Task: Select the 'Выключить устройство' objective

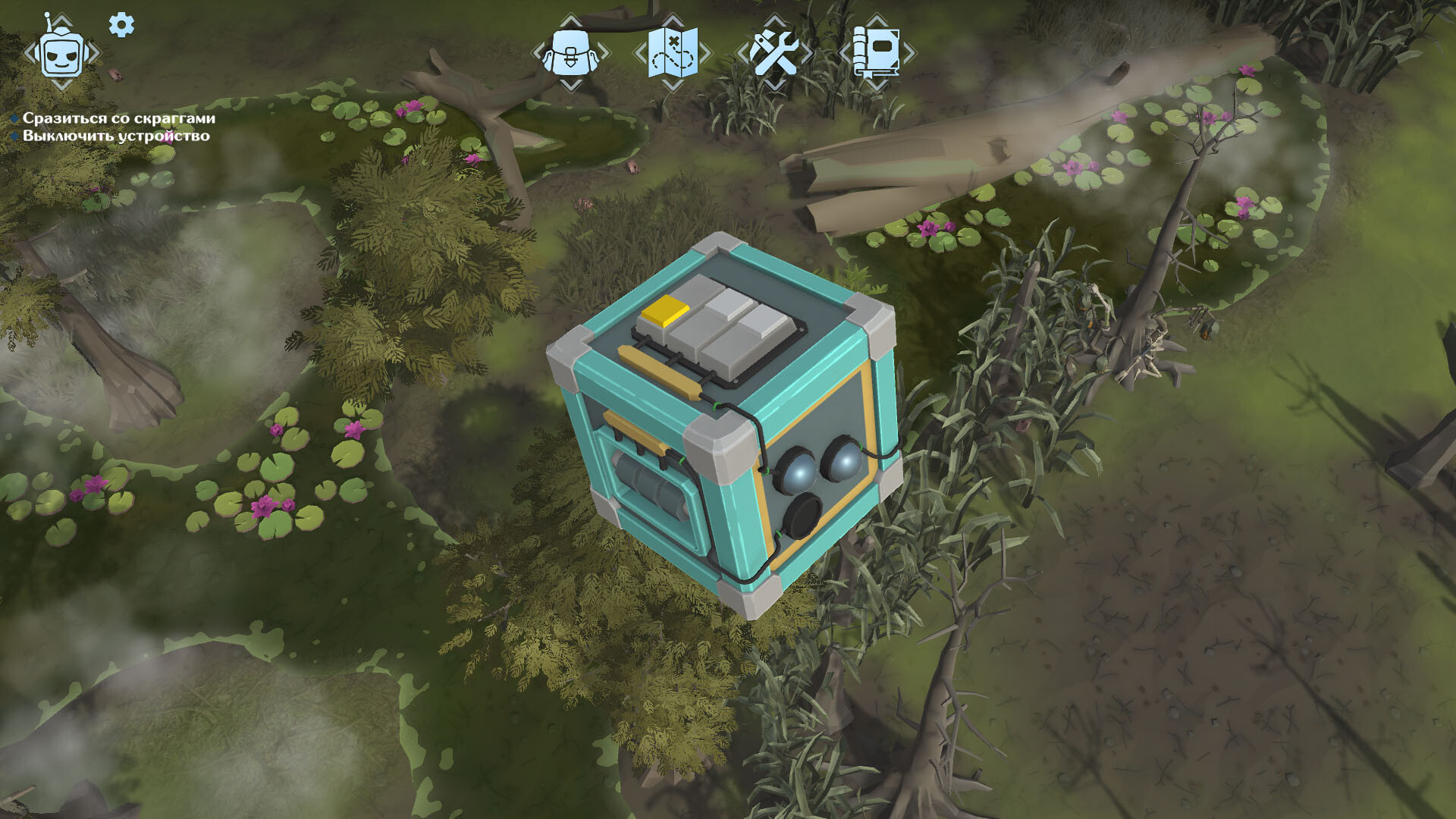Action: (115, 136)
